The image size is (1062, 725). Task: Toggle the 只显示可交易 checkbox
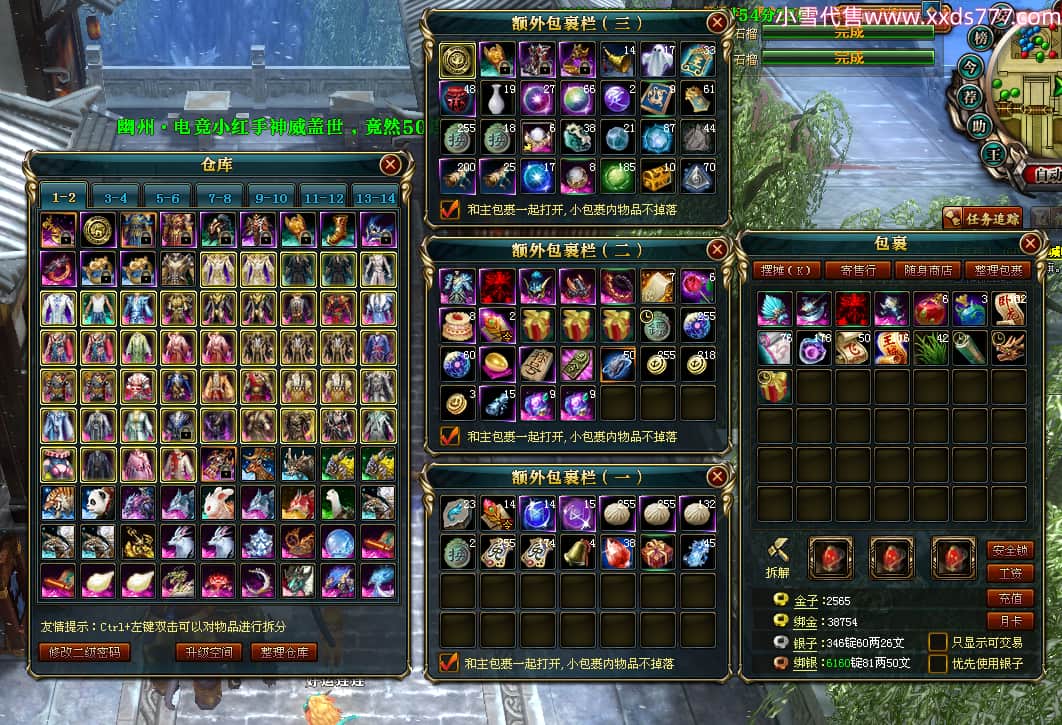tap(938, 642)
